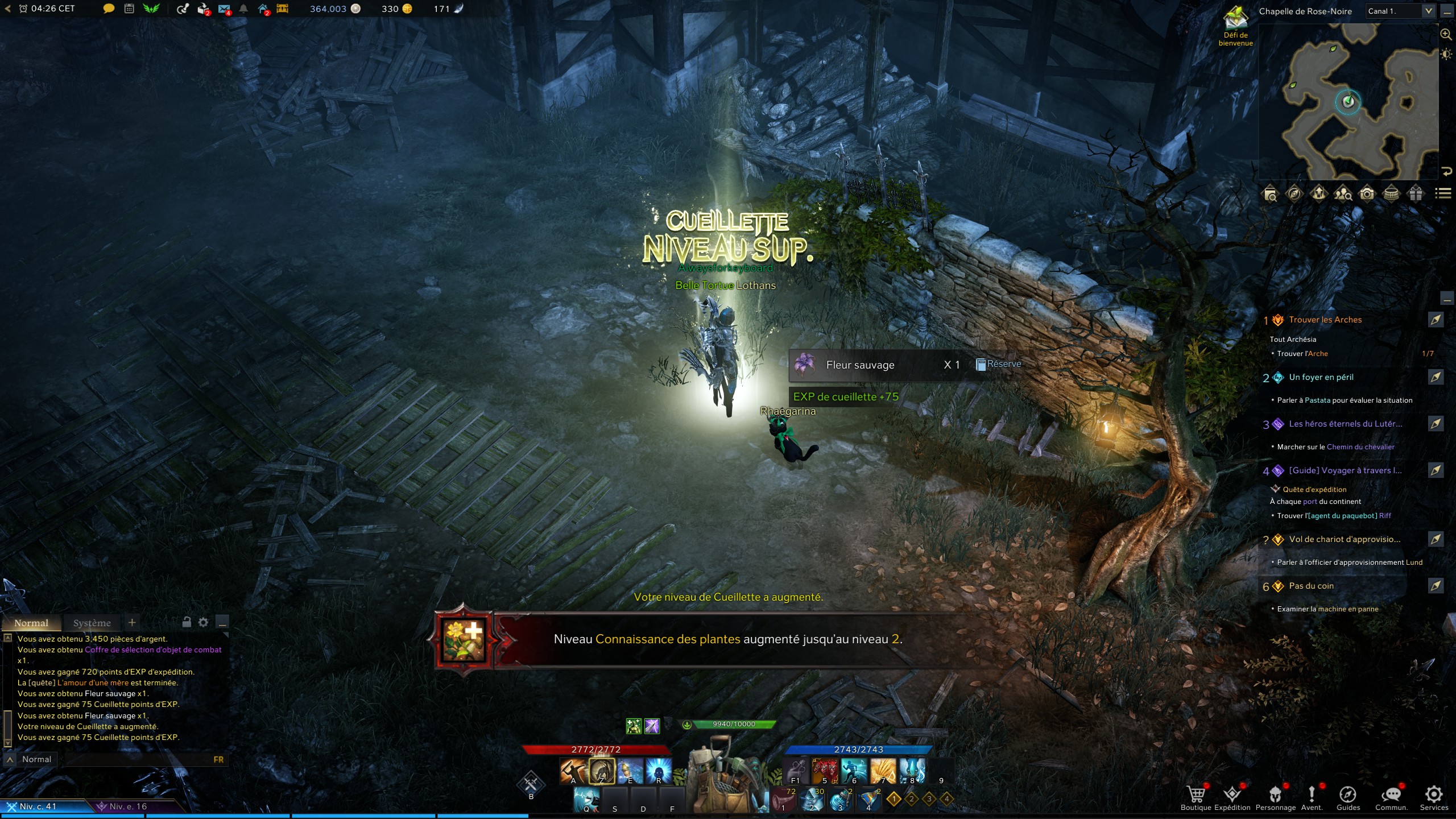This screenshot has height=819, width=1456.
Task: Select the Pas du coin quest
Action: click(x=1311, y=586)
